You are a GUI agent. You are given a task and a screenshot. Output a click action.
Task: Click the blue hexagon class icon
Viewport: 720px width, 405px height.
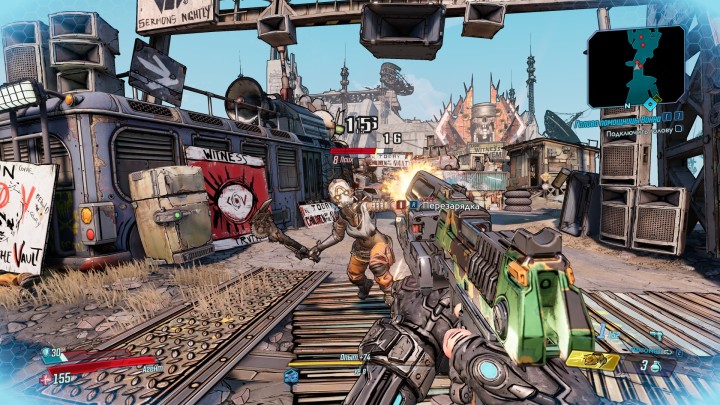[x=291, y=376]
